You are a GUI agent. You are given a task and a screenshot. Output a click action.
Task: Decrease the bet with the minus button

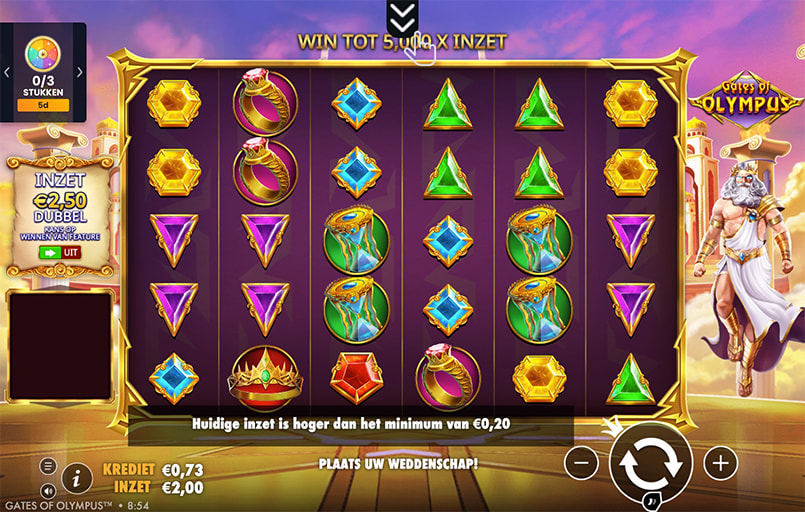coord(581,462)
